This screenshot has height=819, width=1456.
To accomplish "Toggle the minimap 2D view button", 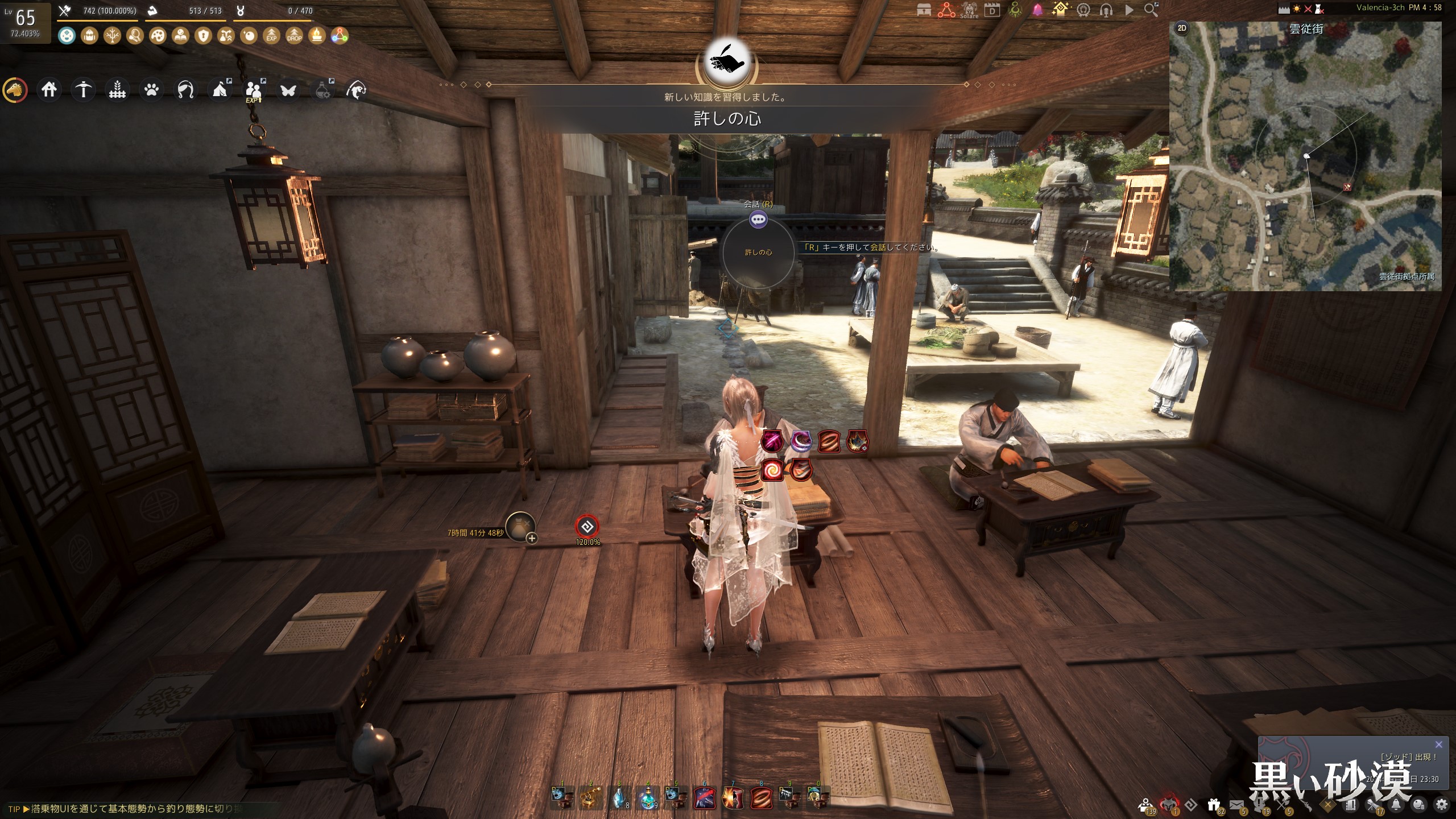I will click(x=1182, y=28).
